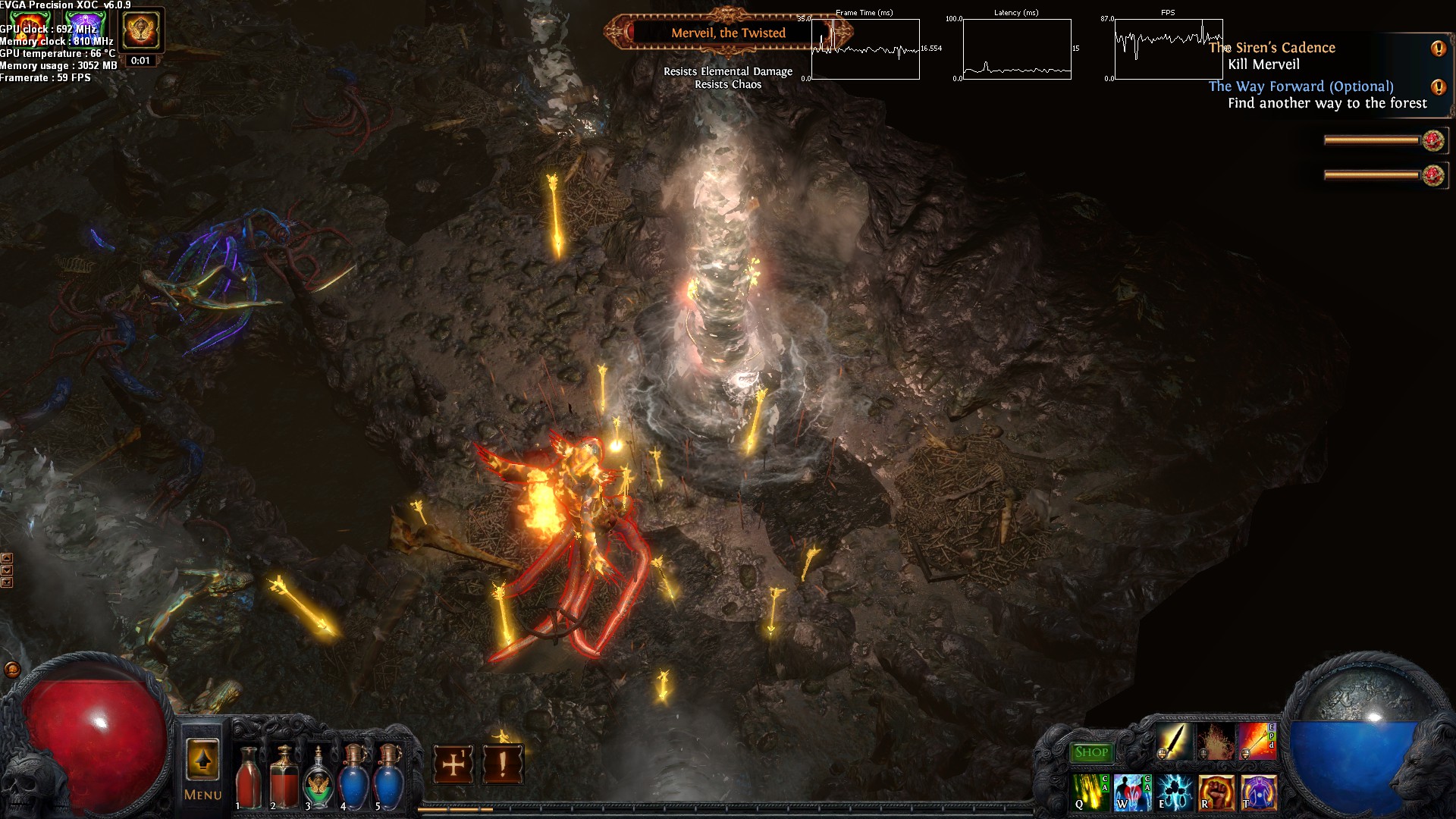The width and height of the screenshot is (1456, 819).
Task: Open the green Shop button
Action: click(1091, 752)
